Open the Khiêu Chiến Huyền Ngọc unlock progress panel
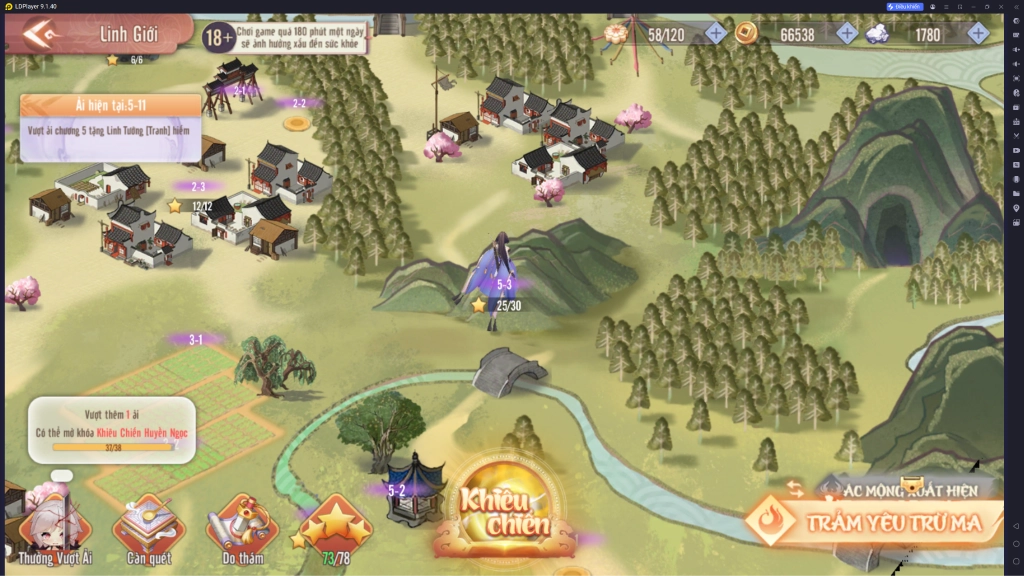Image resolution: width=1024 pixels, height=576 pixels. (111, 430)
